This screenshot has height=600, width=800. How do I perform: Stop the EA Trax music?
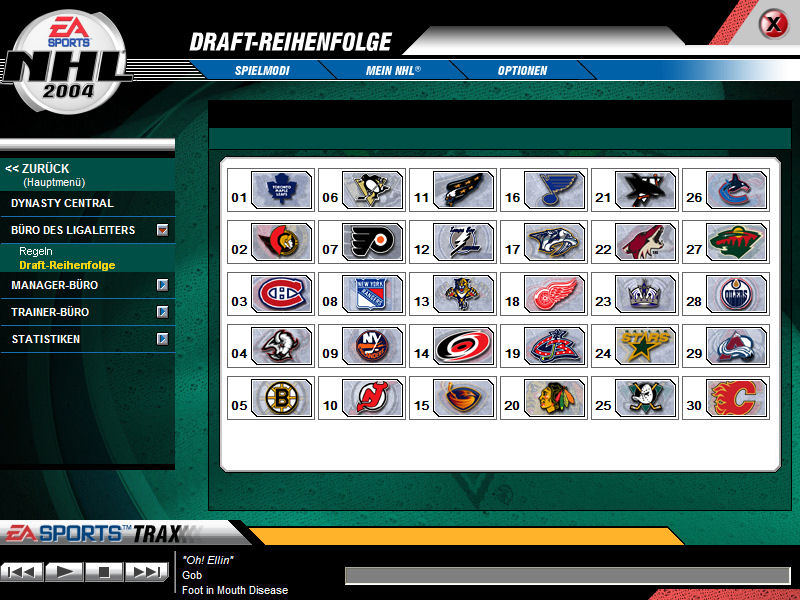pos(104,572)
